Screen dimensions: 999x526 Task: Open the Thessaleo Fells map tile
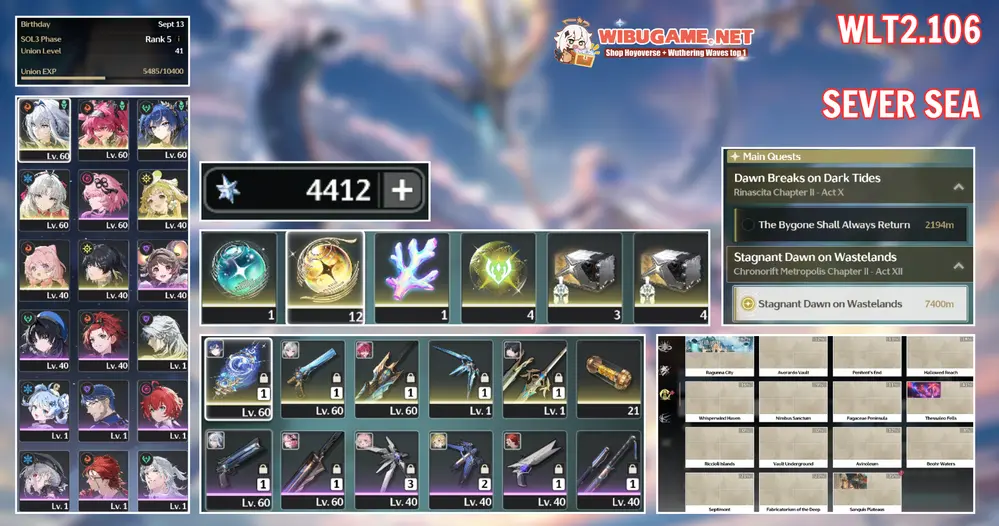pyautogui.click(x=940, y=401)
